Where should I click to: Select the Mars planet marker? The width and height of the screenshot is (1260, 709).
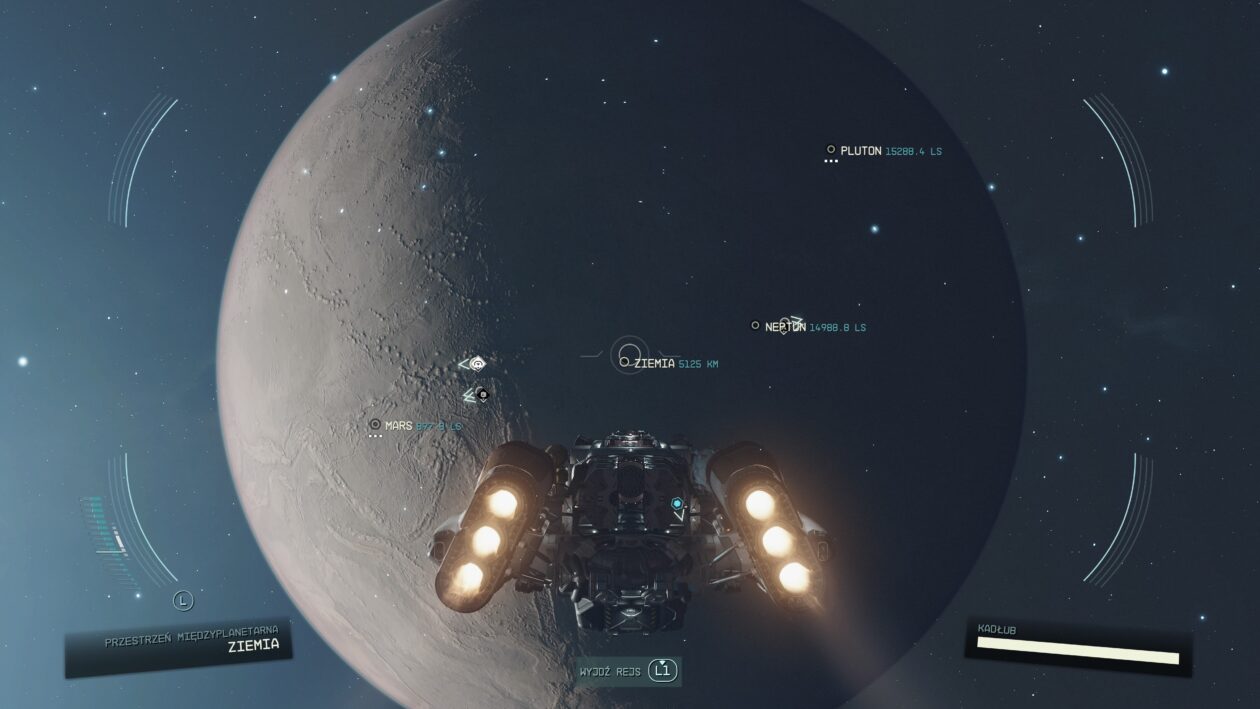[x=375, y=424]
